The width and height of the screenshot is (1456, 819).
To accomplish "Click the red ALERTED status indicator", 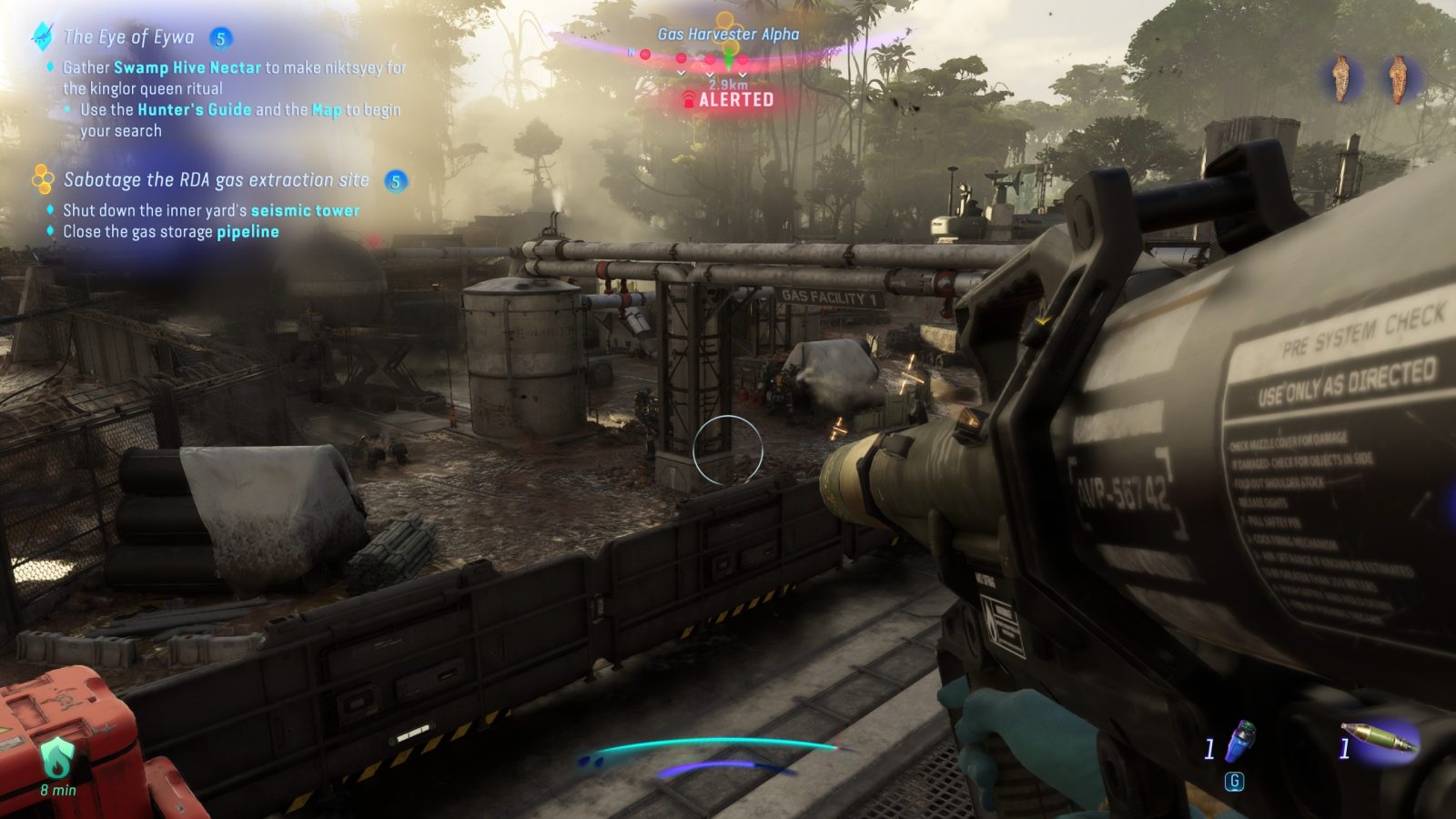I will coord(728,99).
